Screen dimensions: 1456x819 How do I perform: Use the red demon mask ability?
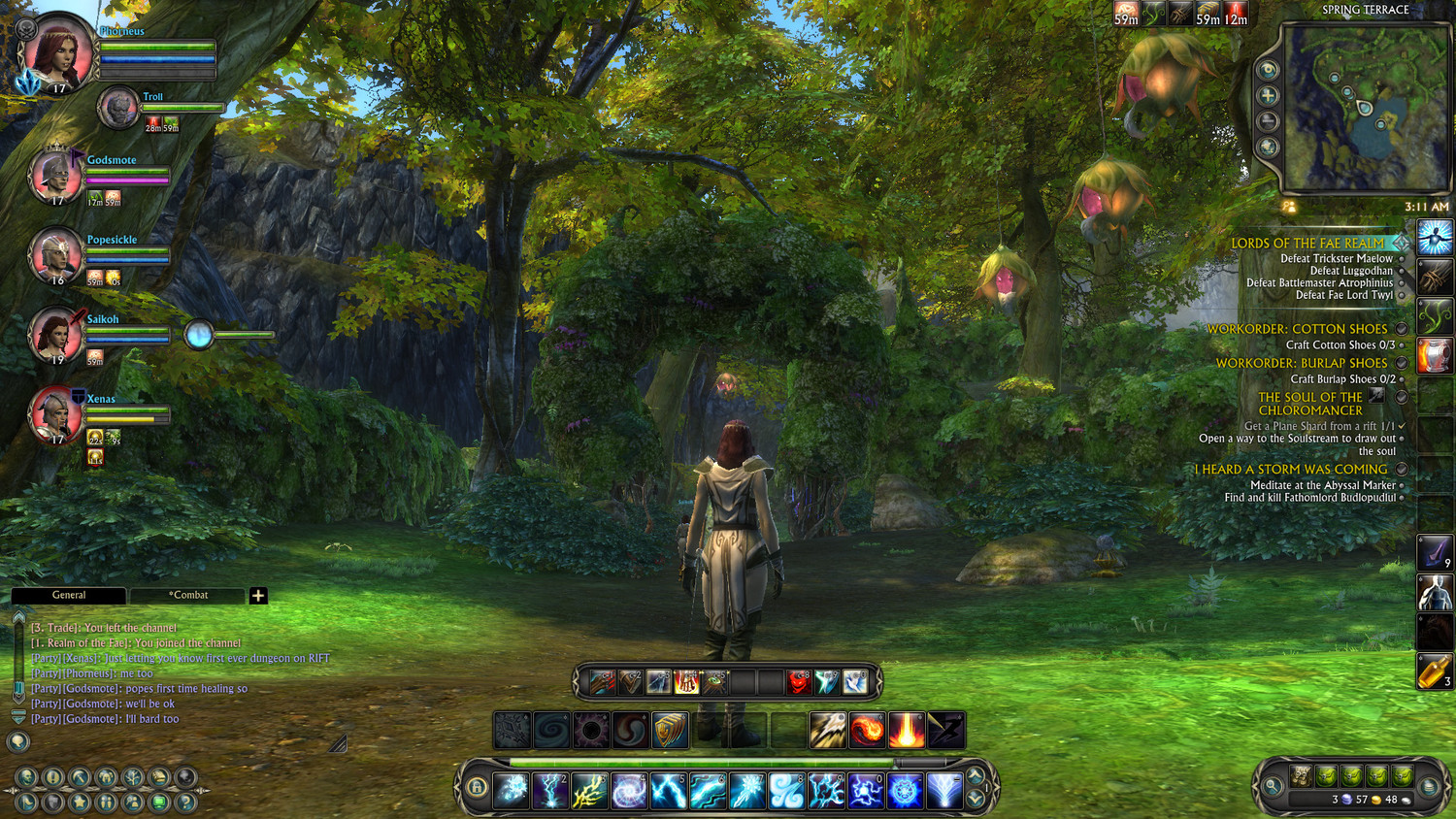(x=798, y=682)
